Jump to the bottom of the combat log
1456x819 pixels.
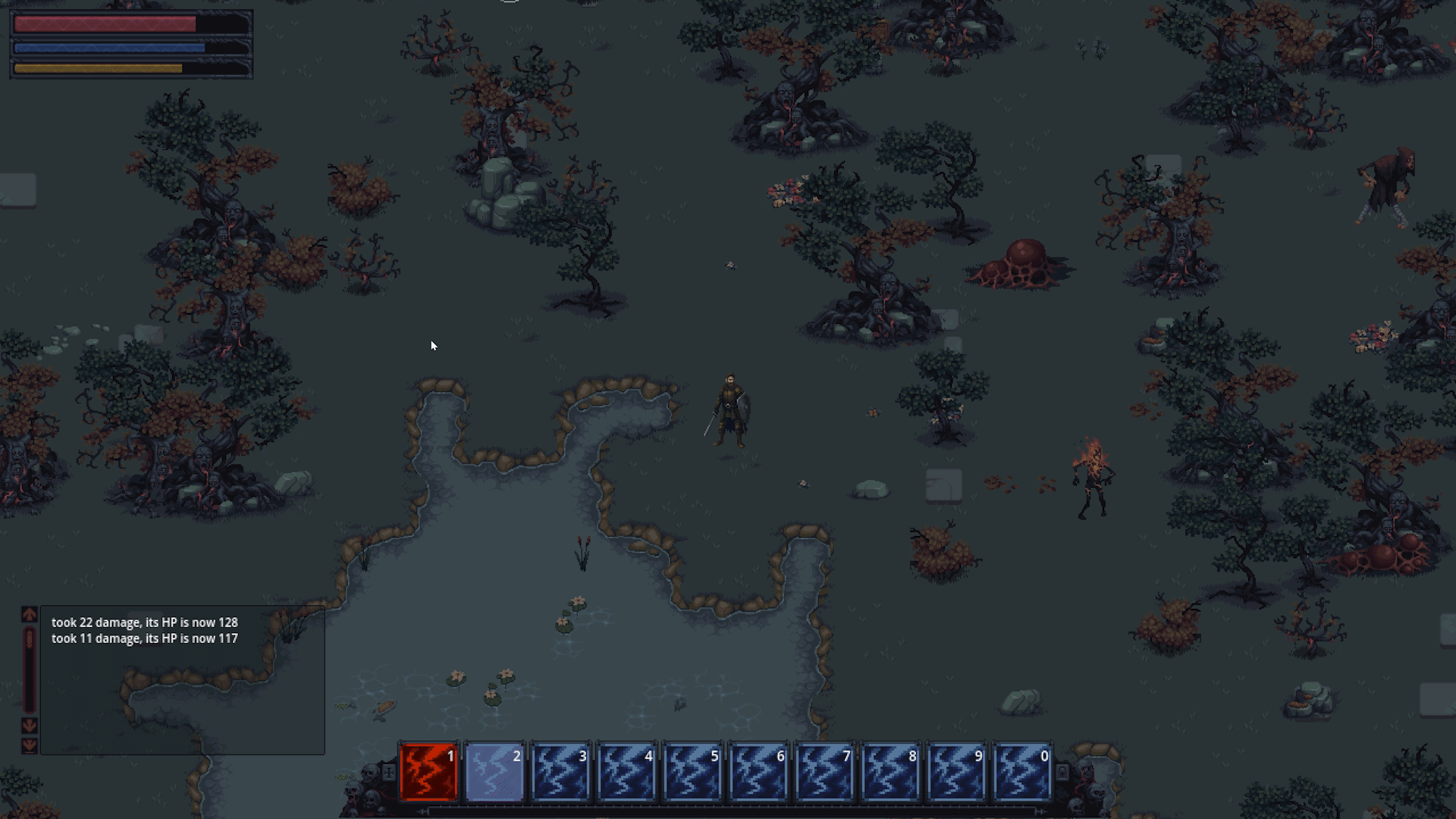coord(30,745)
